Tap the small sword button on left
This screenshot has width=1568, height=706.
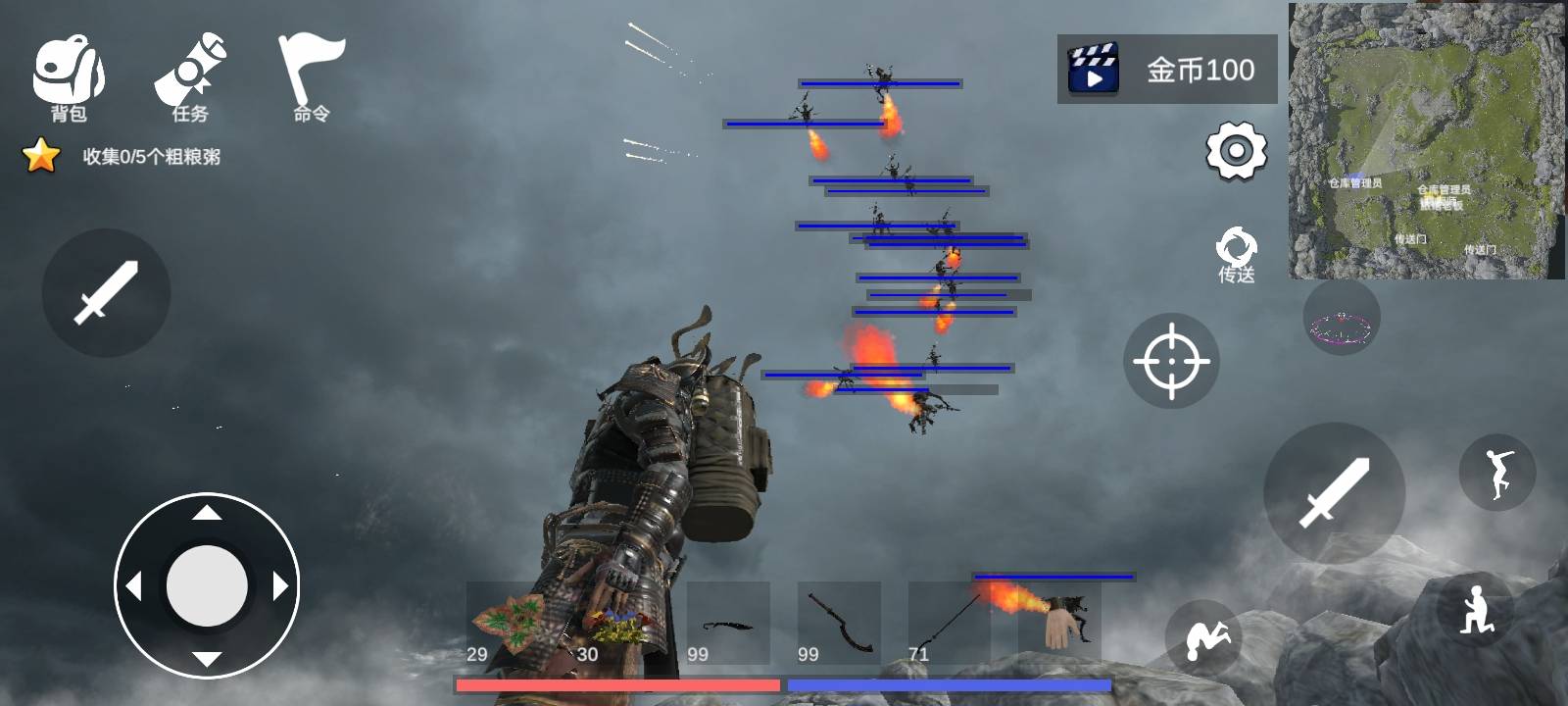point(106,292)
